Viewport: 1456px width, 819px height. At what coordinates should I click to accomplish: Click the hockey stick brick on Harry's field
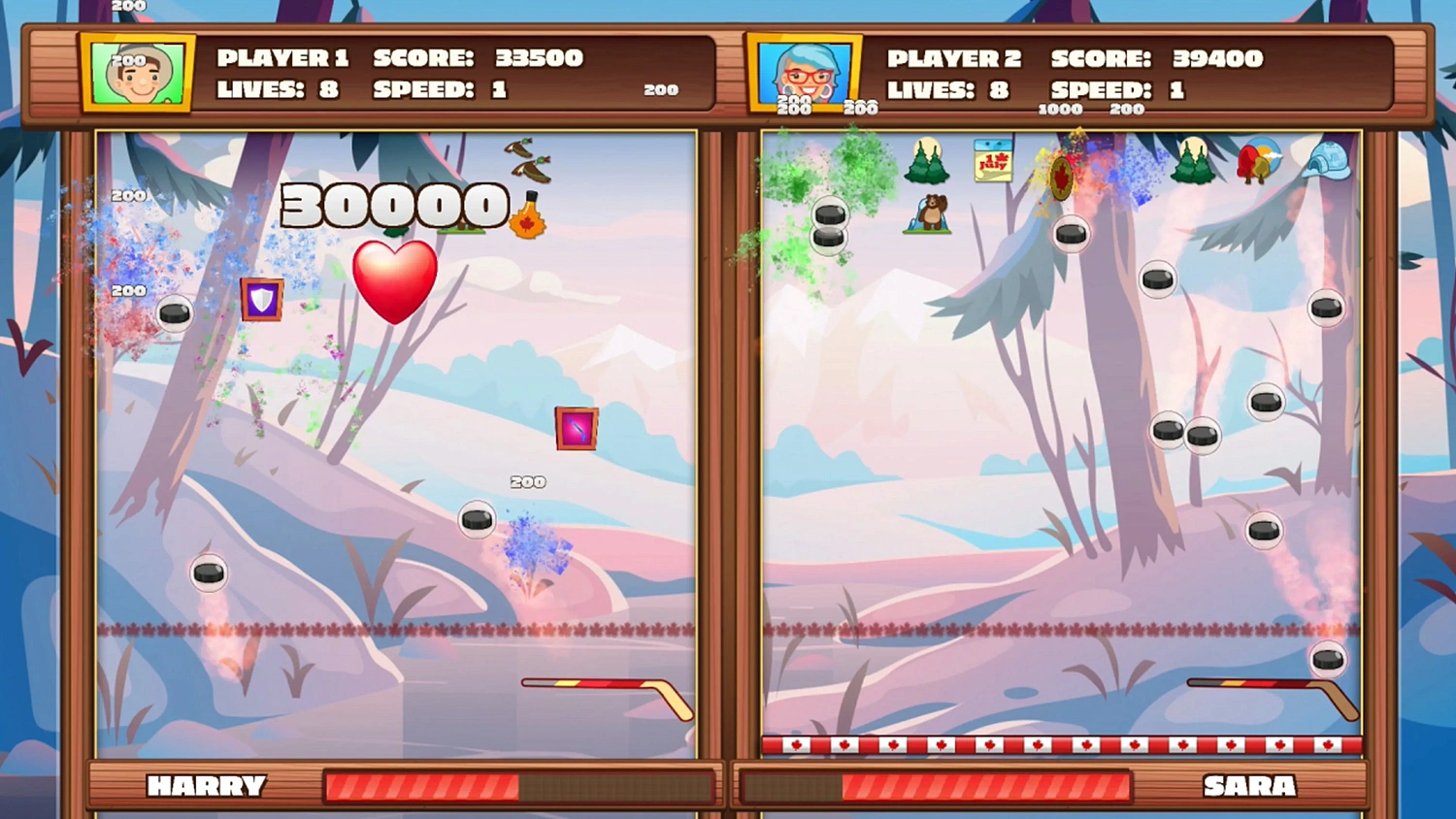576,427
